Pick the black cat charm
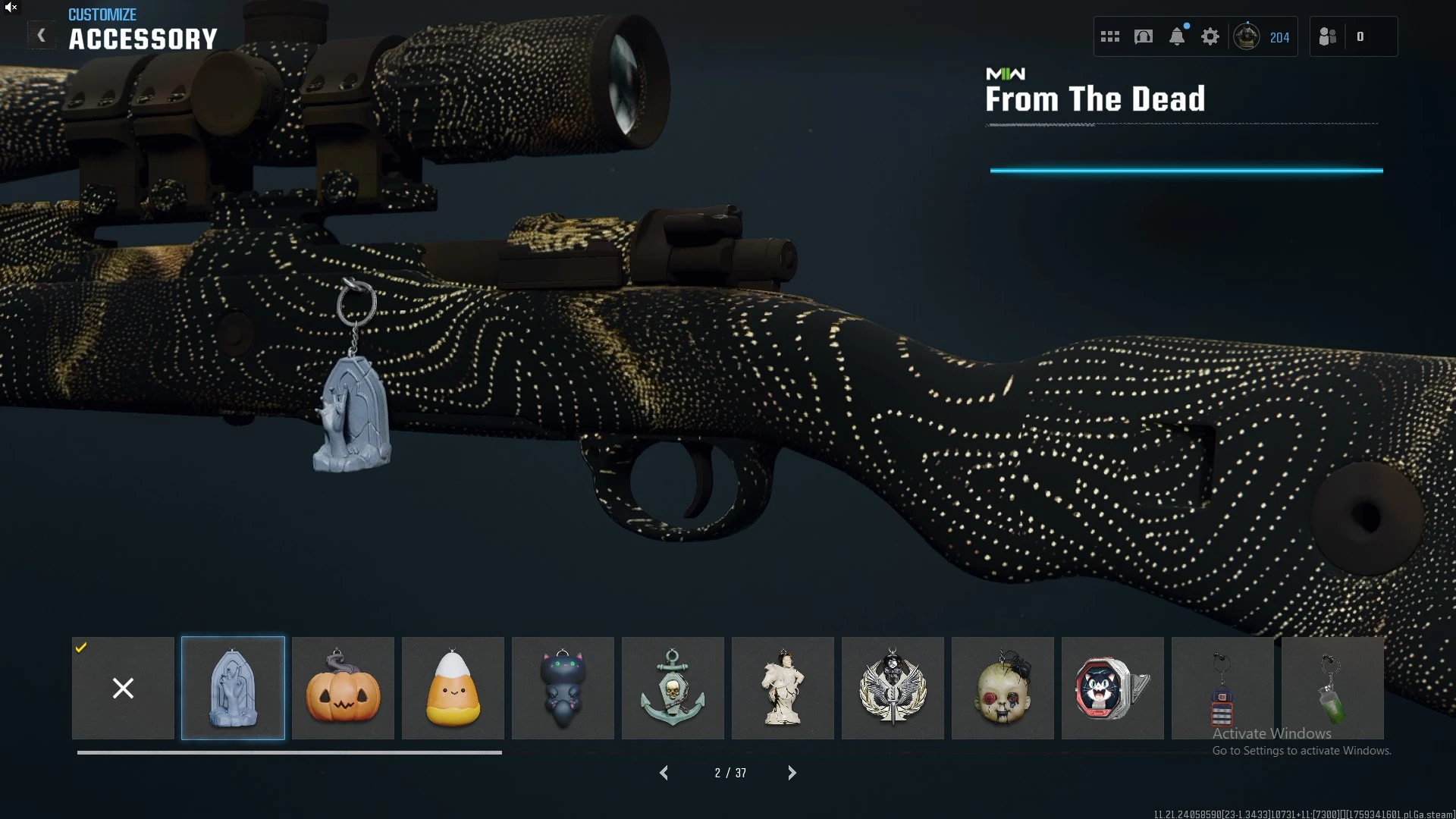Viewport: 1456px width, 819px height. pos(563,688)
